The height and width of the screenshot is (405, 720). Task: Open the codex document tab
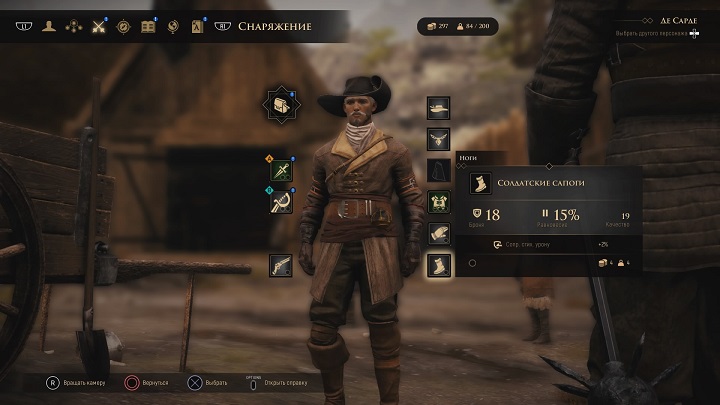[197, 26]
